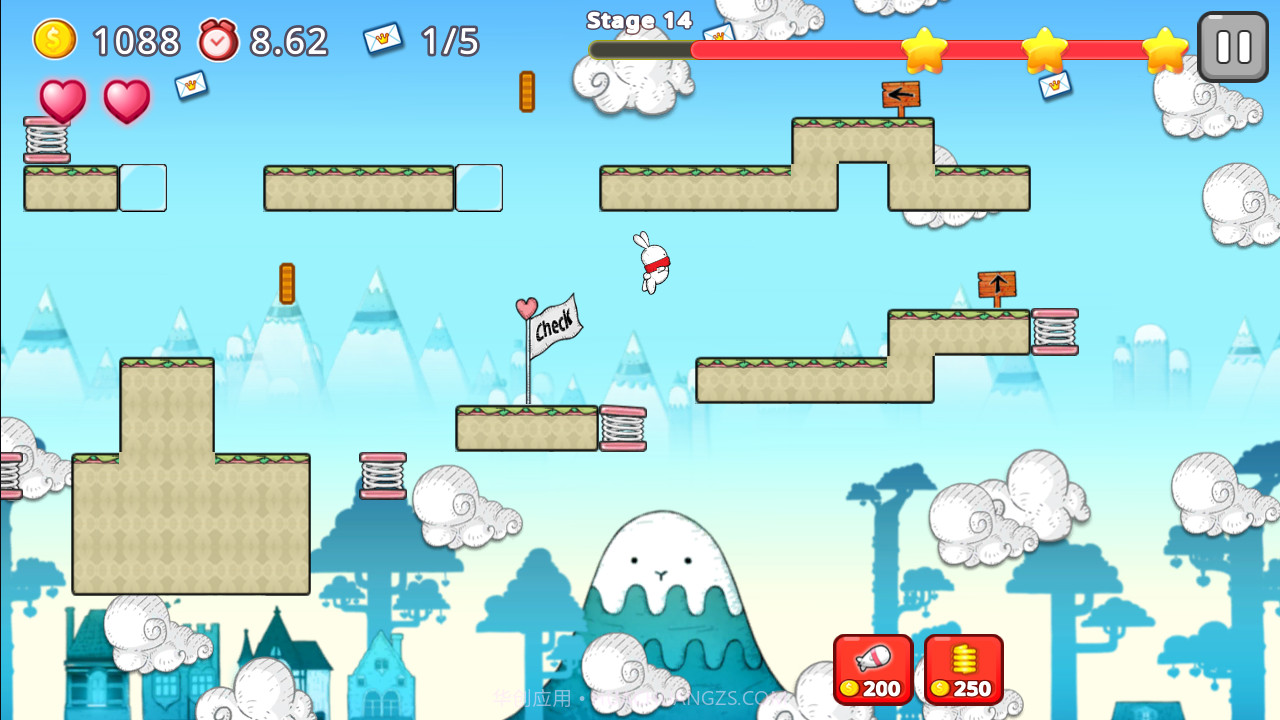This screenshot has height=720, width=1280.
Task: Buy the rocket power-up for 200 coins
Action: point(871,668)
